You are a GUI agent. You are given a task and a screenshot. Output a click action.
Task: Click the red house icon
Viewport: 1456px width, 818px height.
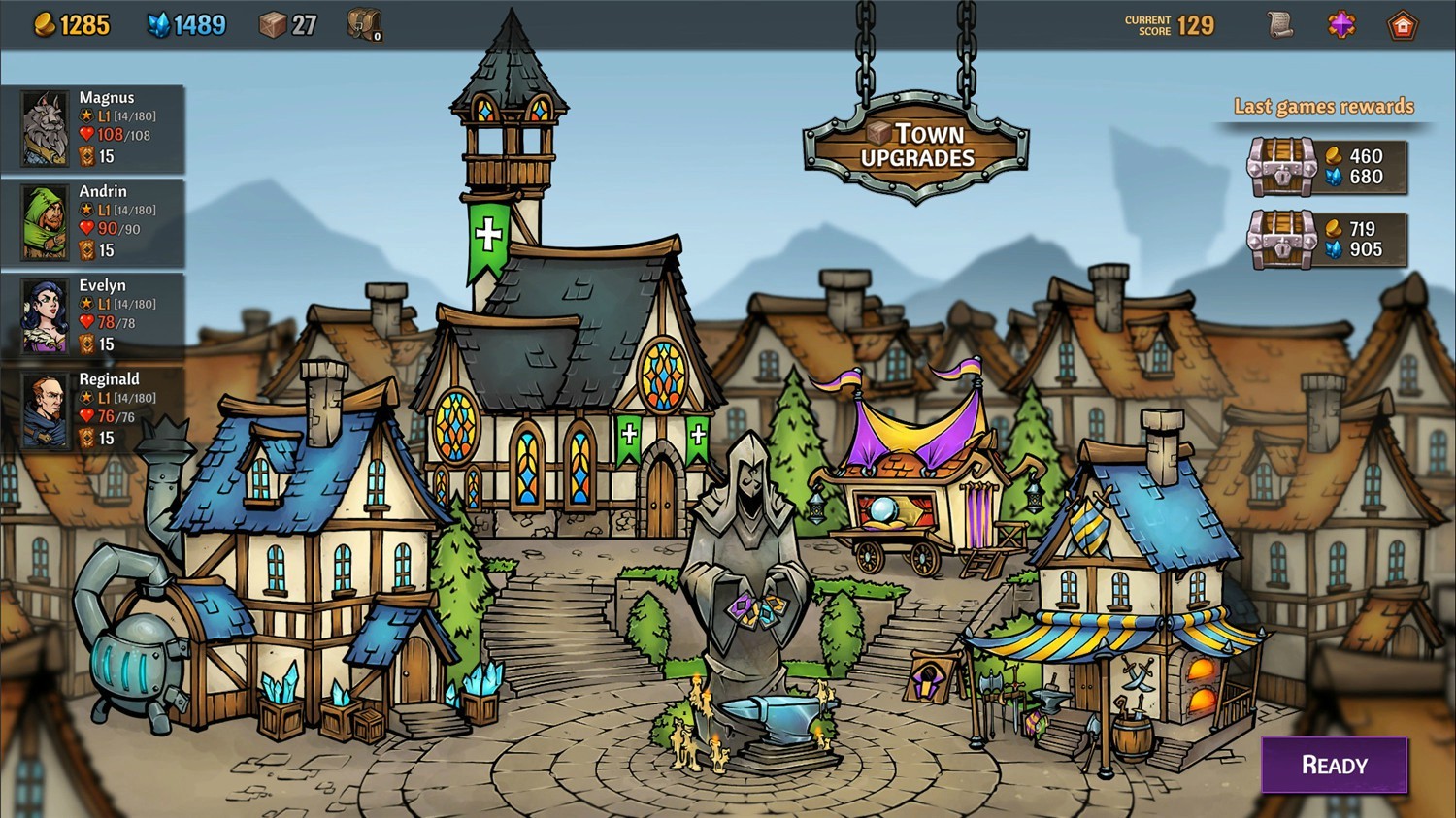1403,25
